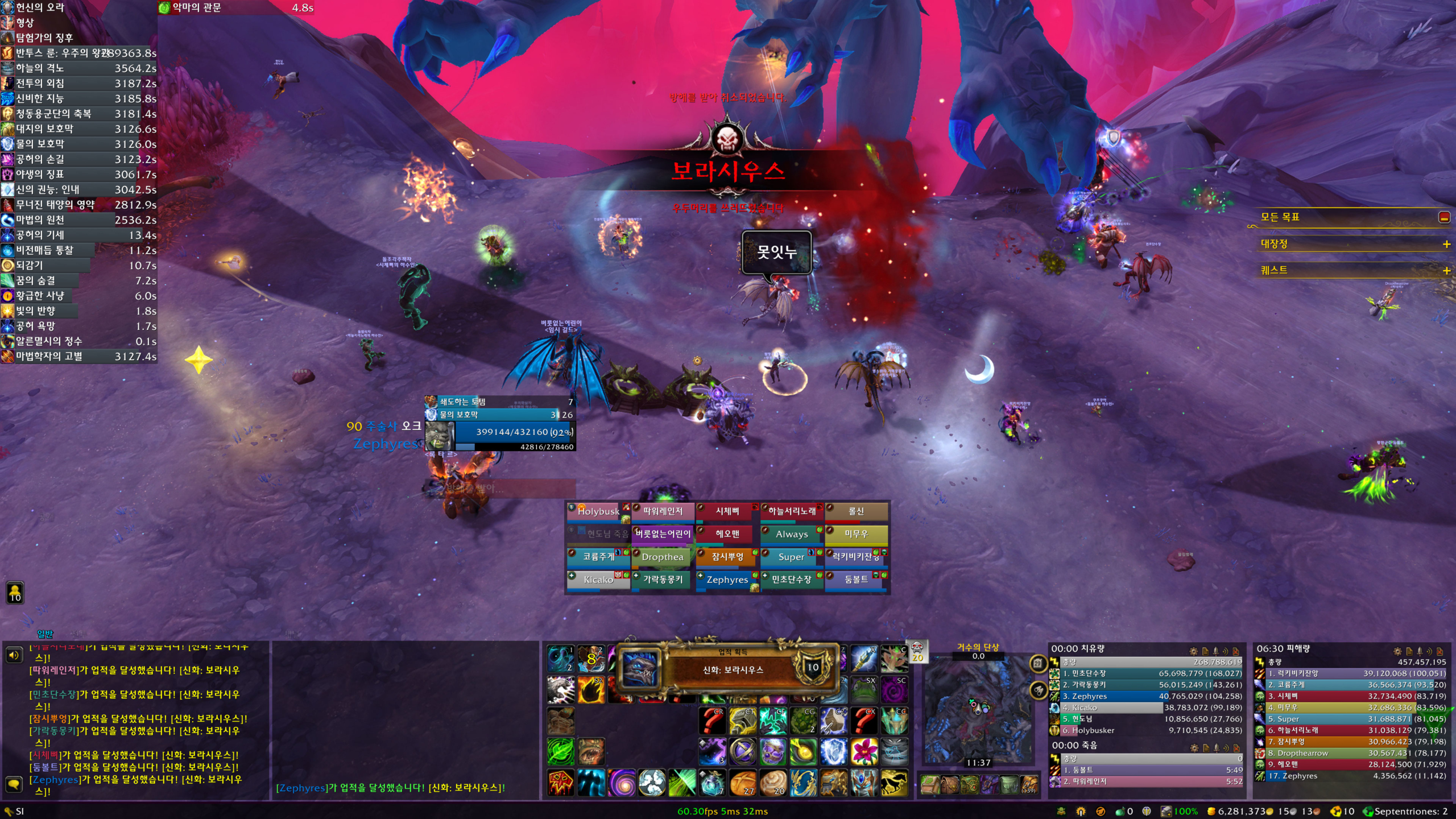1456x819 pixels.
Task: Click the Kicako raid frame
Action: point(598,580)
